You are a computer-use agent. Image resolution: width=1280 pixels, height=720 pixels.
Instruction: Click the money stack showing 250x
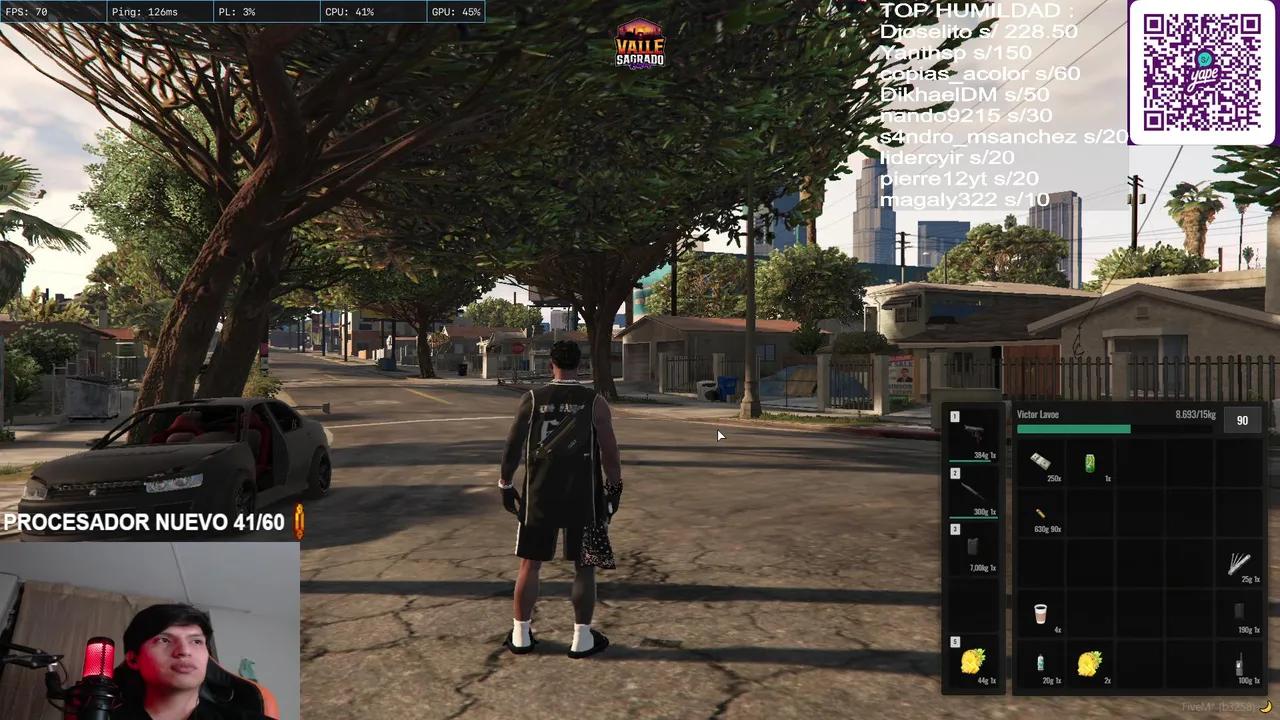(1041, 461)
